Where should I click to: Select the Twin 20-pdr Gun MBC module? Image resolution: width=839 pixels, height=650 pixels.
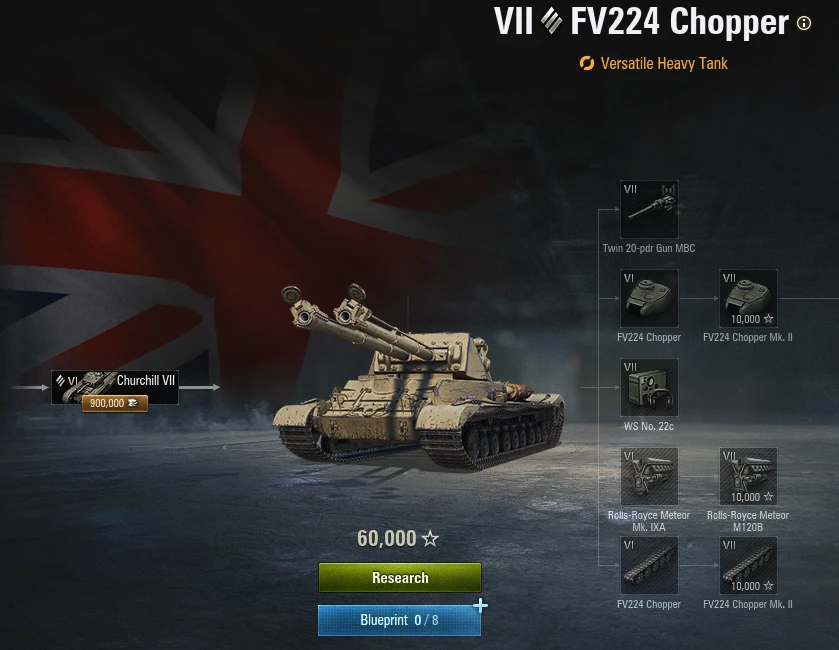coord(649,209)
